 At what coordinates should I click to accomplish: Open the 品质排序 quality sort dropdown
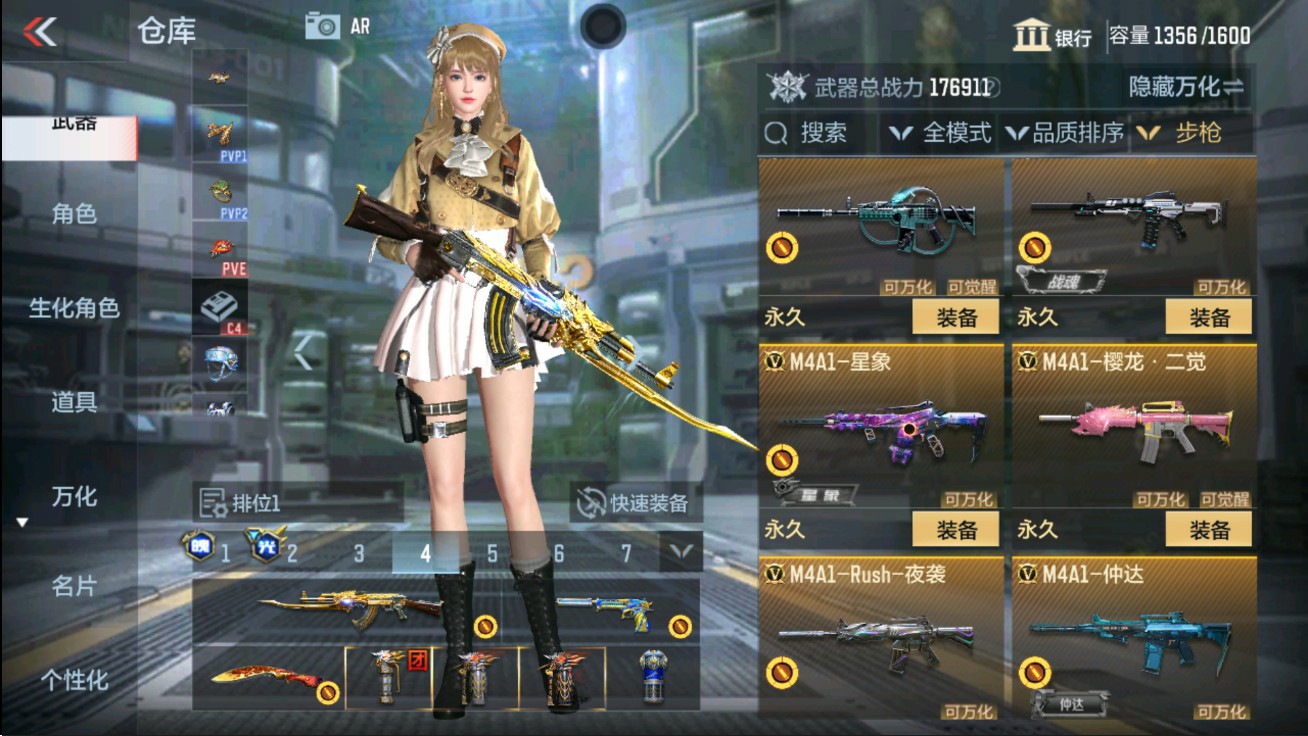[1077, 132]
